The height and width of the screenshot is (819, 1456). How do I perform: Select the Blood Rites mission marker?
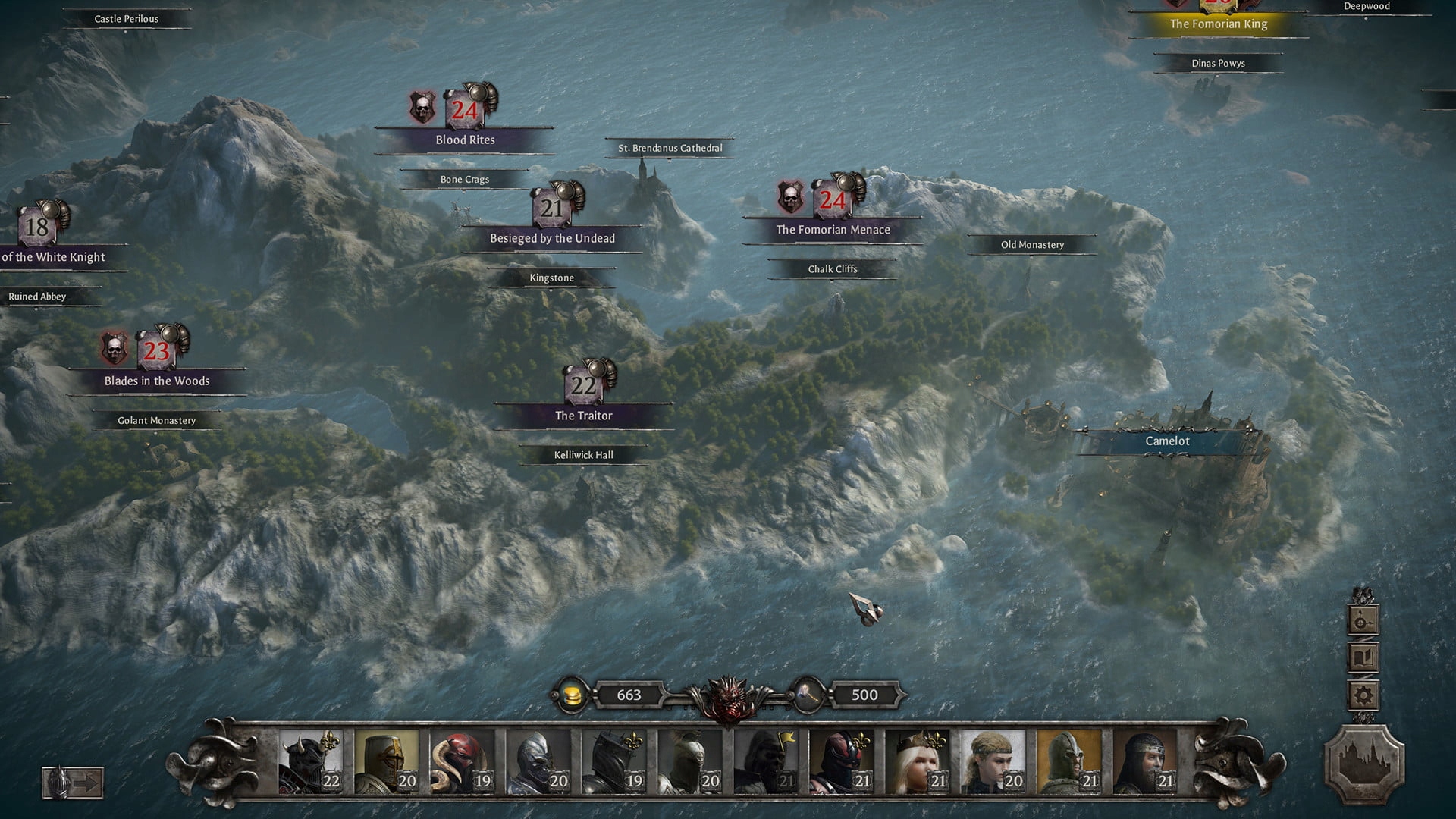click(465, 140)
